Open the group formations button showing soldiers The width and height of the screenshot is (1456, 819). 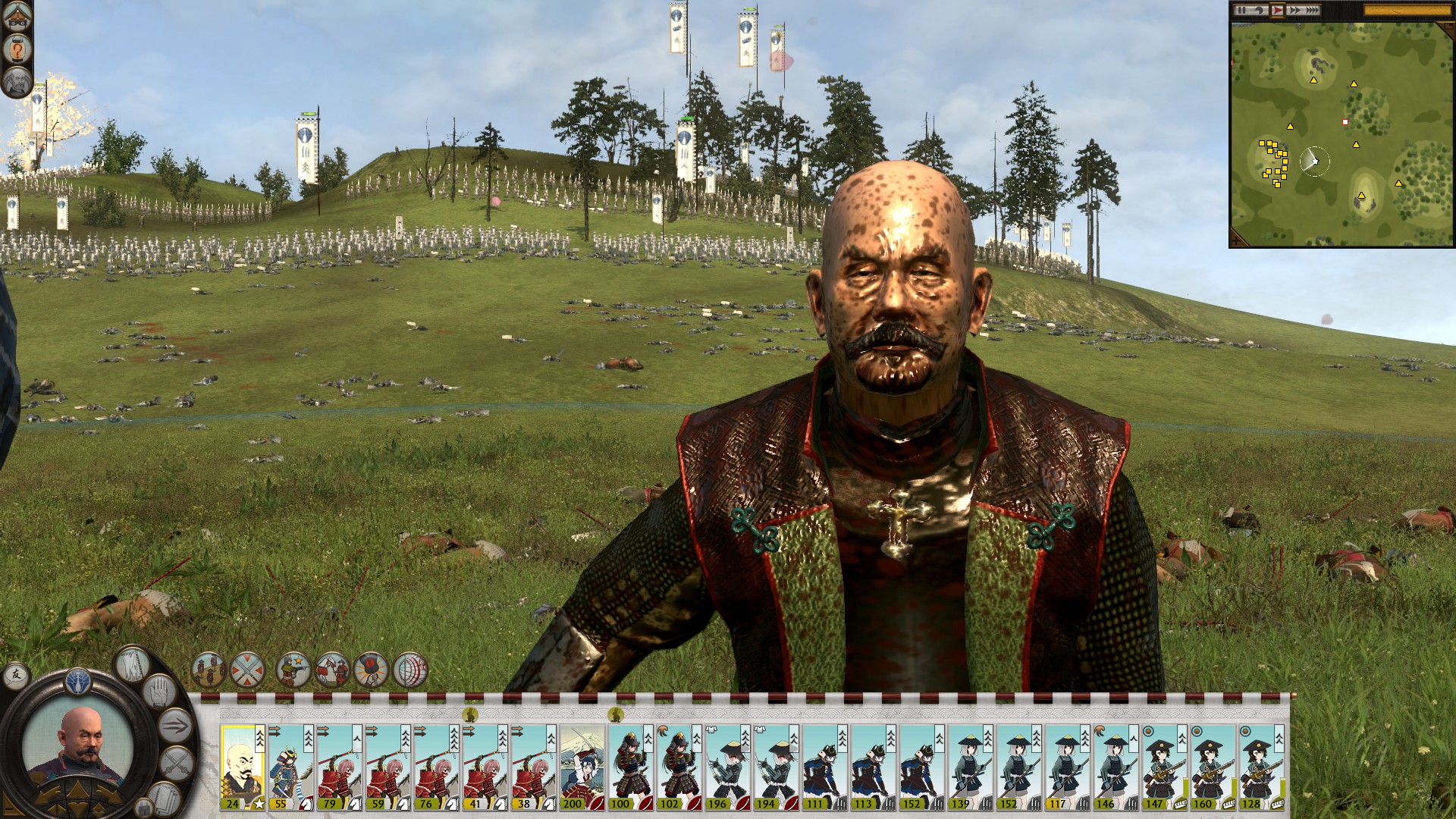pos(209,670)
